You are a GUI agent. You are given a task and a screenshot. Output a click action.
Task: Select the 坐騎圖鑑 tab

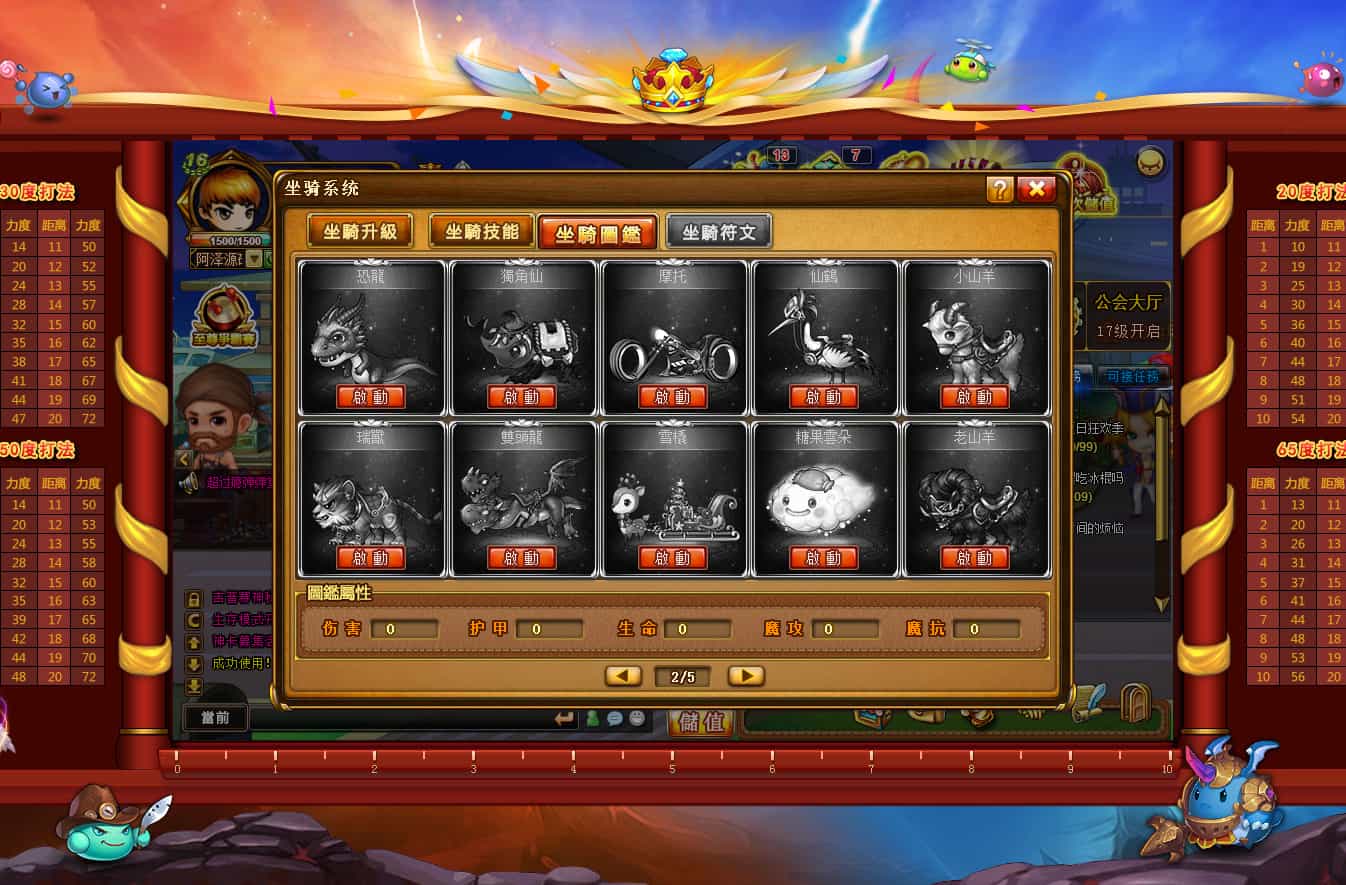[x=597, y=233]
